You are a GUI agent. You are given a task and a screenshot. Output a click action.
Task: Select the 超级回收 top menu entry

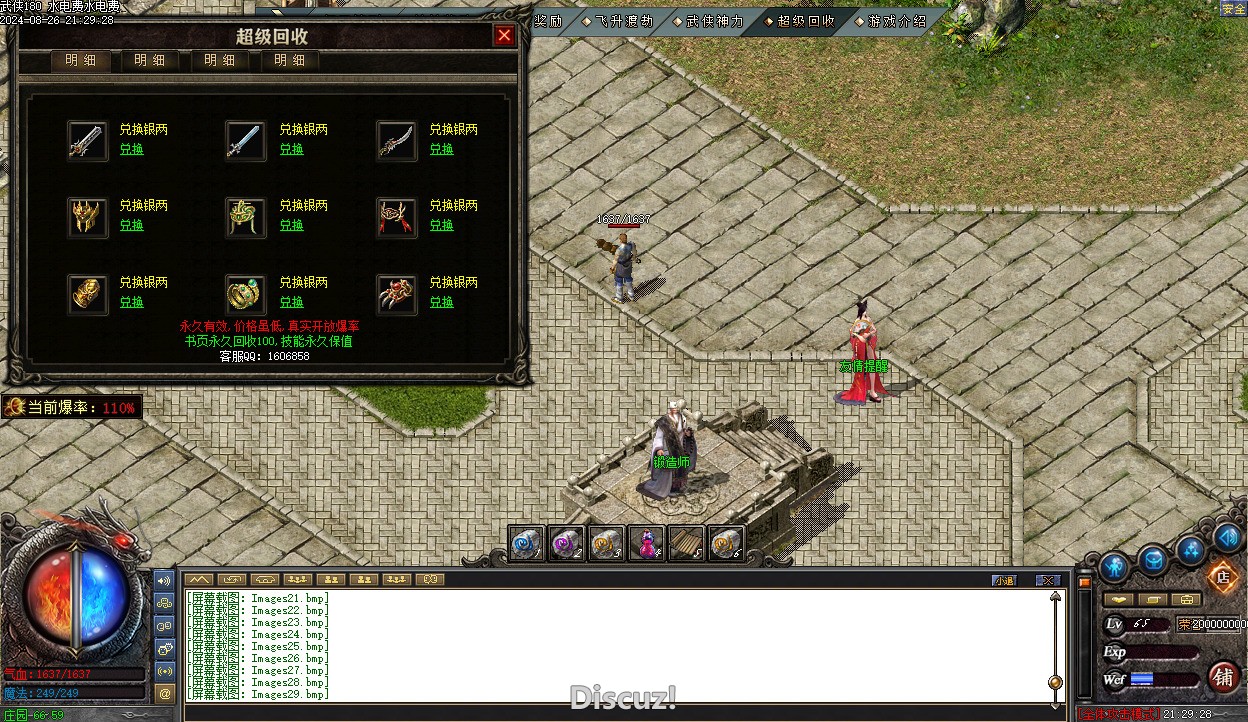coord(805,21)
